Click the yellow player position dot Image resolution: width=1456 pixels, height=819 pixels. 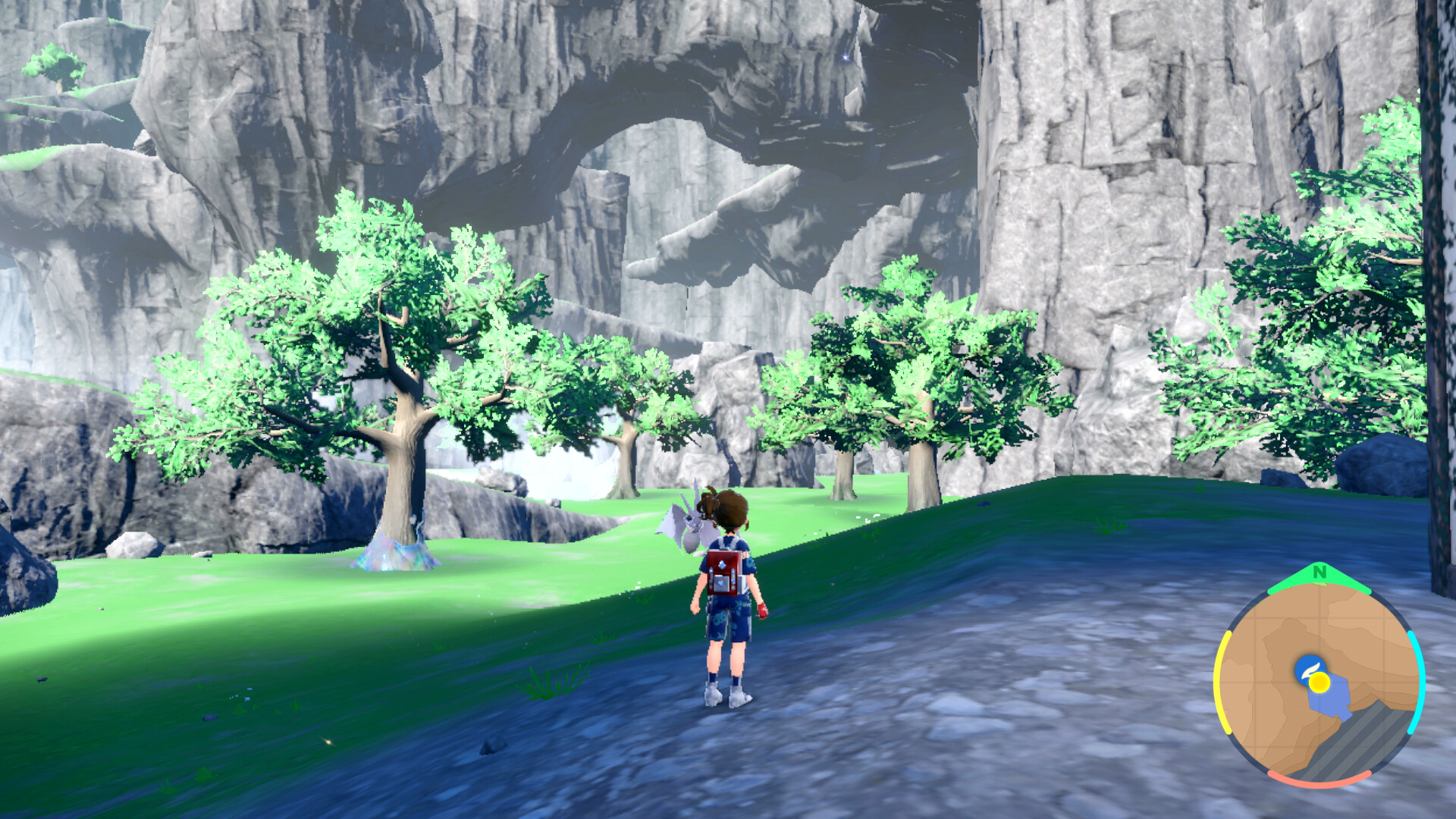click(x=1320, y=682)
